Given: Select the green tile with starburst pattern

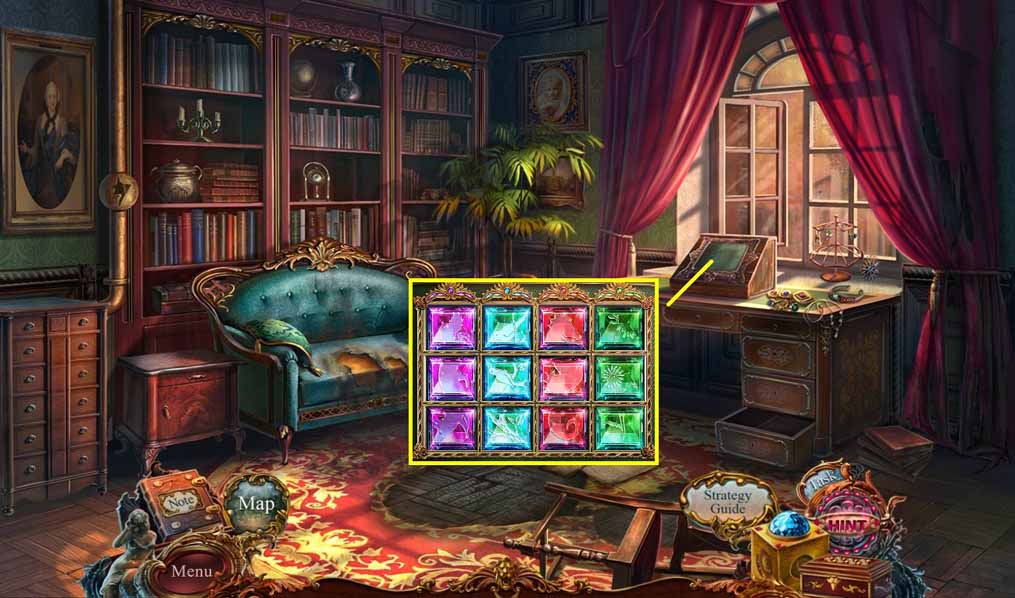Looking at the screenshot, I should click(620, 378).
